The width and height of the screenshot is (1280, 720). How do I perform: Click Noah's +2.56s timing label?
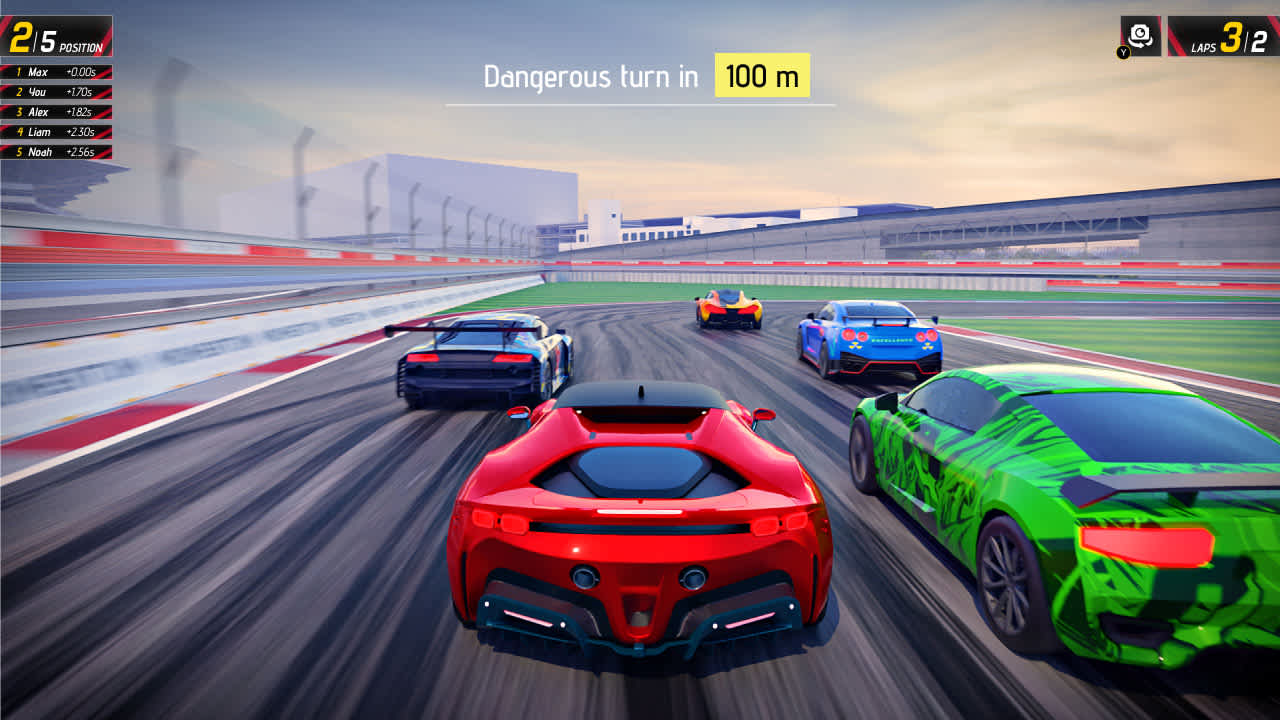tap(82, 151)
